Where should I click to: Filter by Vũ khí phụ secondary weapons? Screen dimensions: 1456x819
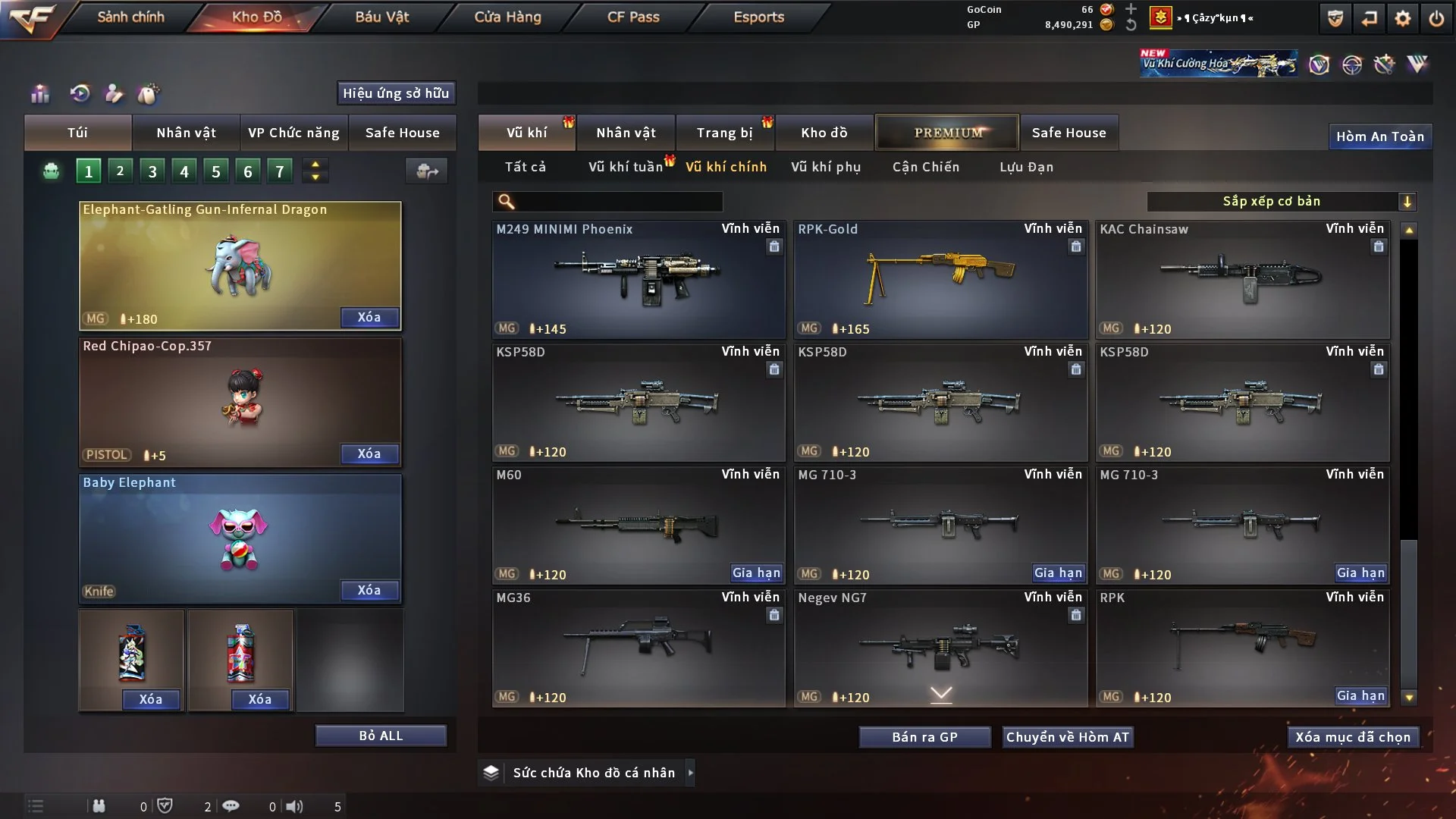[826, 167]
